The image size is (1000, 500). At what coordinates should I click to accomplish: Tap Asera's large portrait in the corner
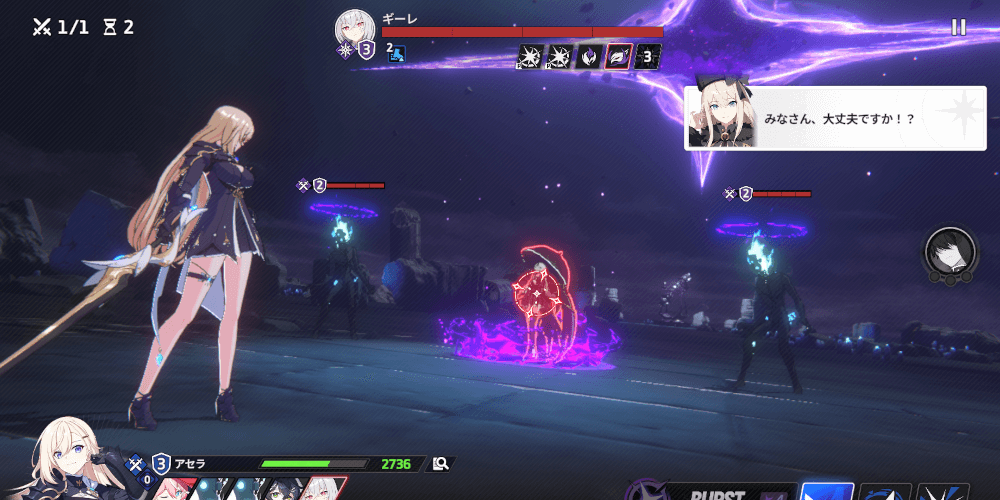[x=72, y=460]
